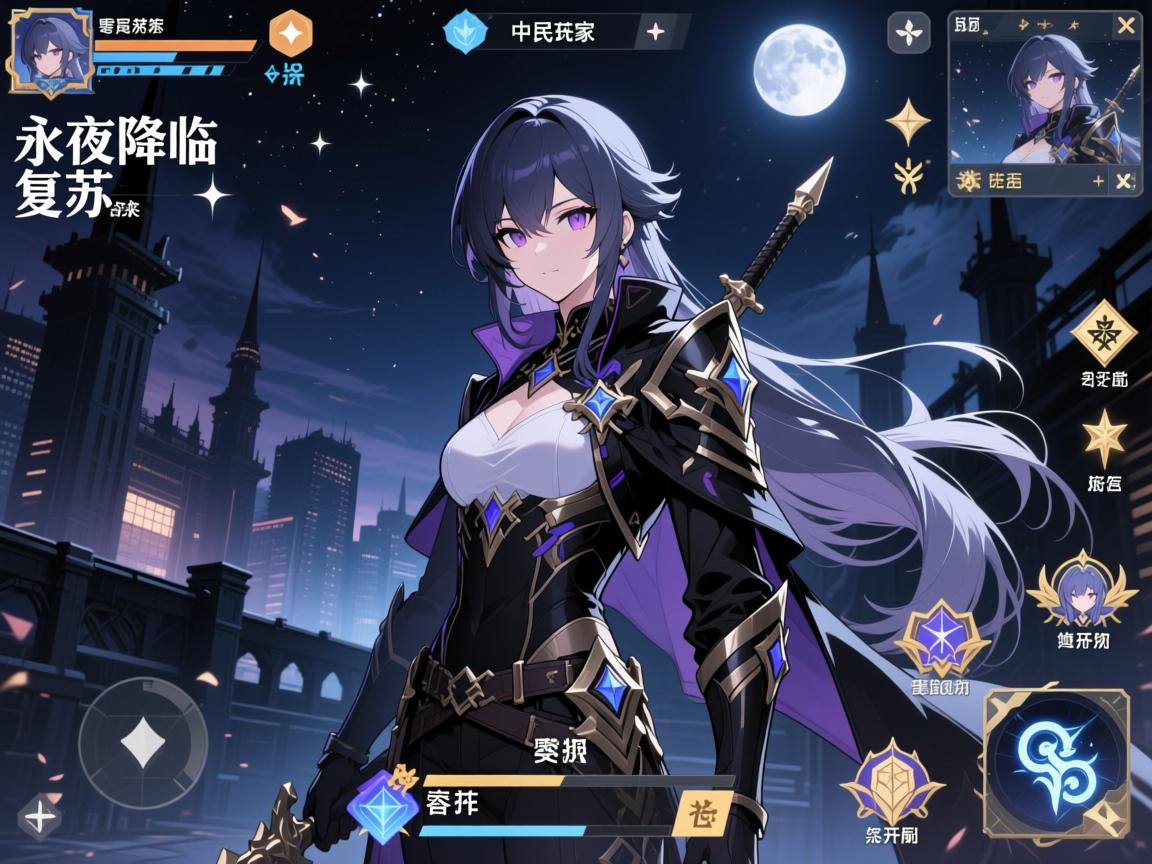This screenshot has width=1152, height=864.
Task: Click the small plus in preview panel footer
Action: [1098, 181]
